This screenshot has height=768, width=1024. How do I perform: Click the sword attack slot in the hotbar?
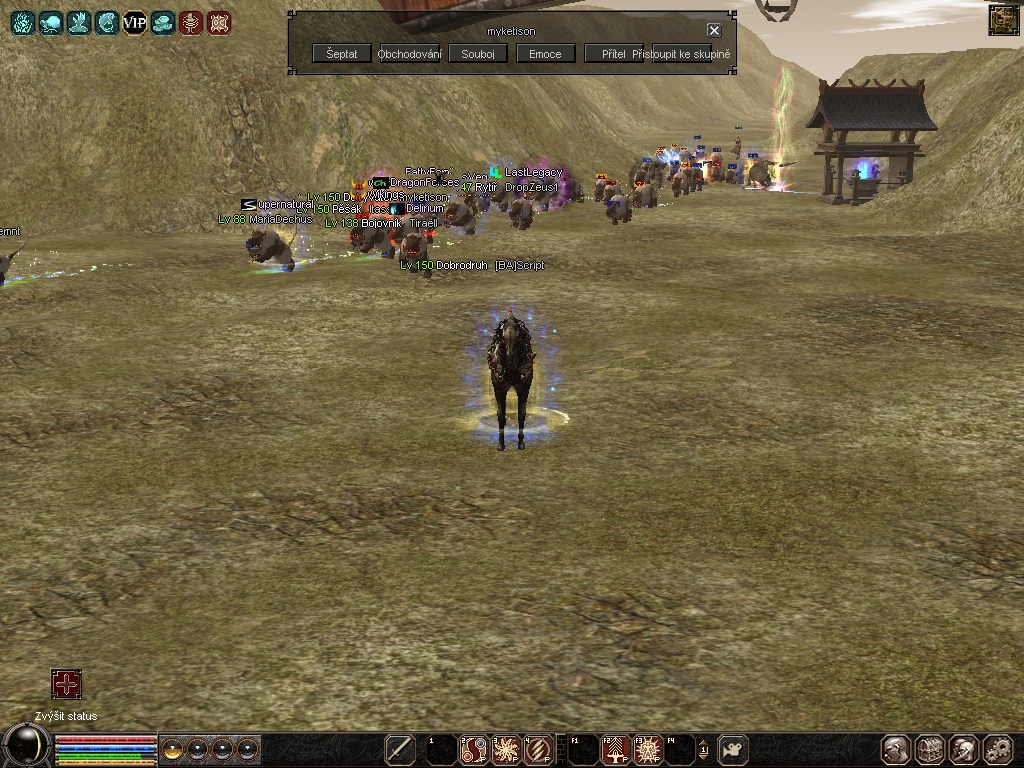pos(400,749)
